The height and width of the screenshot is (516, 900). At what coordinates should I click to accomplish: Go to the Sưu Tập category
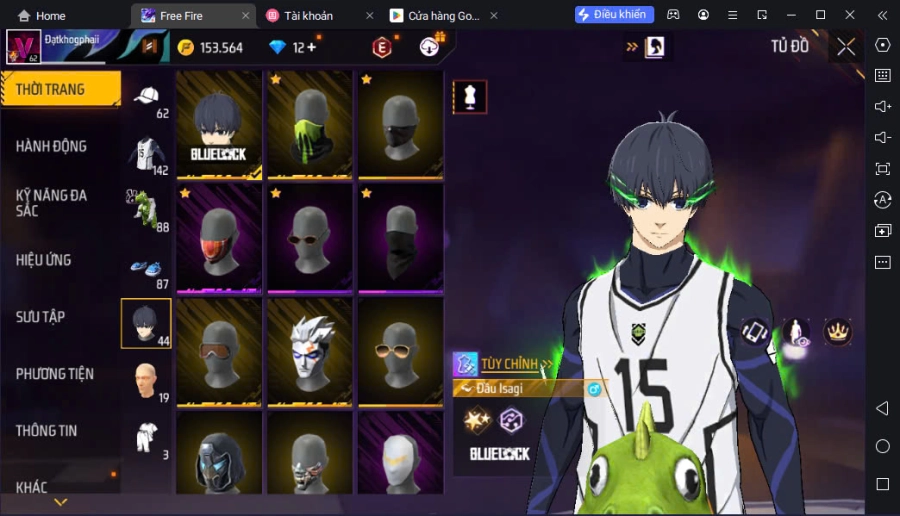point(41,317)
